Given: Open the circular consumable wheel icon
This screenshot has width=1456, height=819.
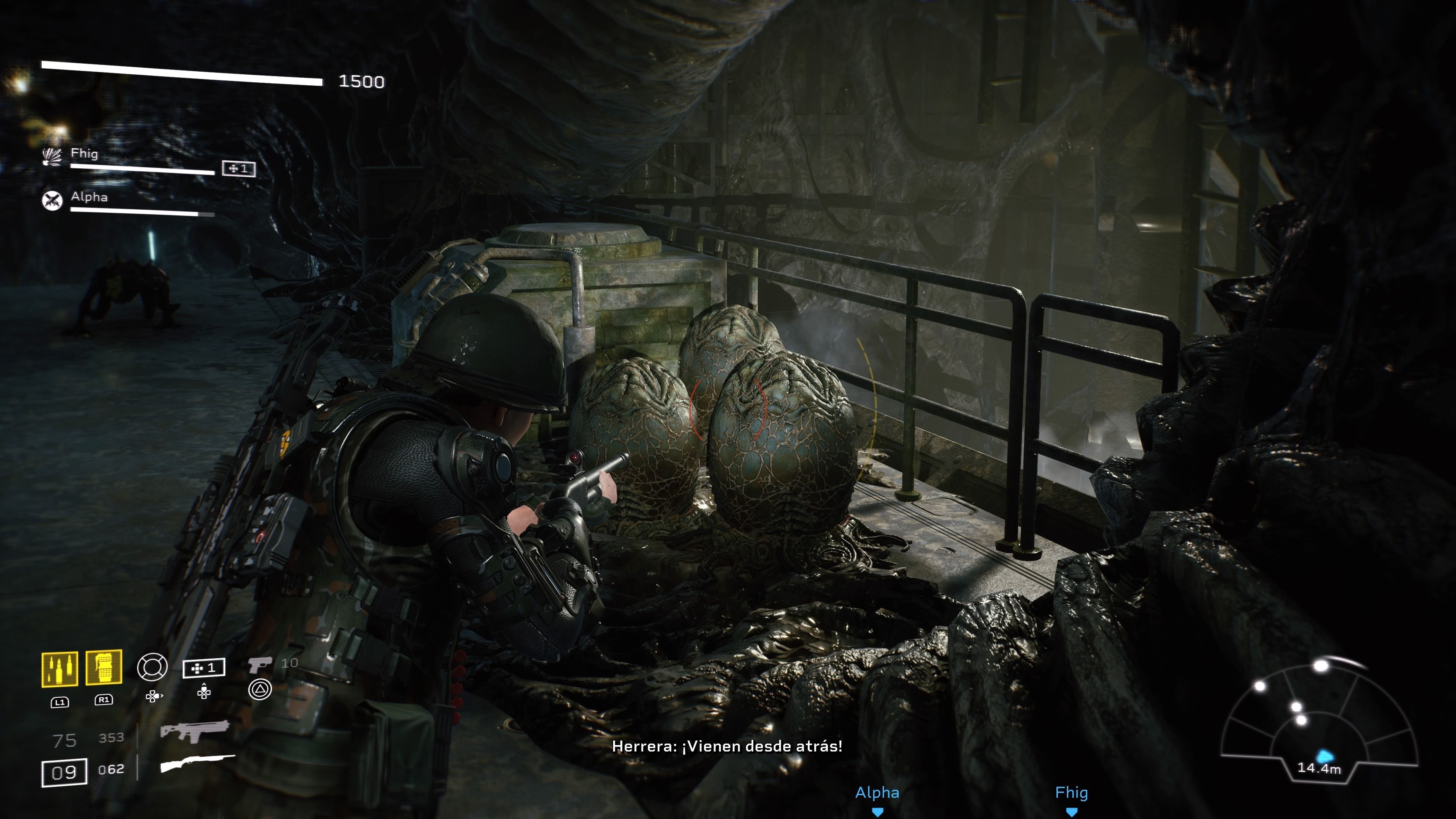Looking at the screenshot, I should point(152,667).
